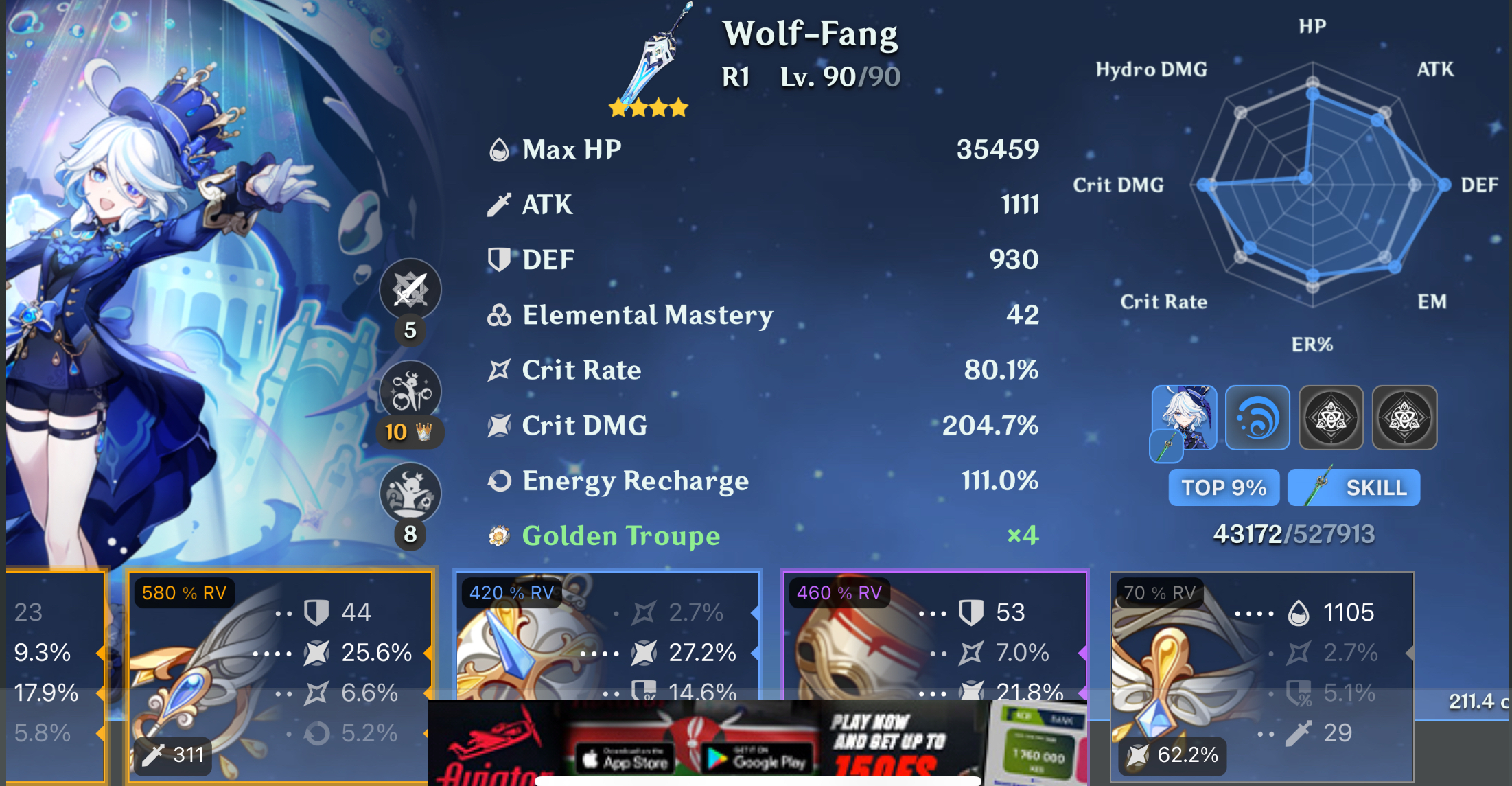
Task: Click the Crit Rate stat icon
Action: tap(500, 370)
